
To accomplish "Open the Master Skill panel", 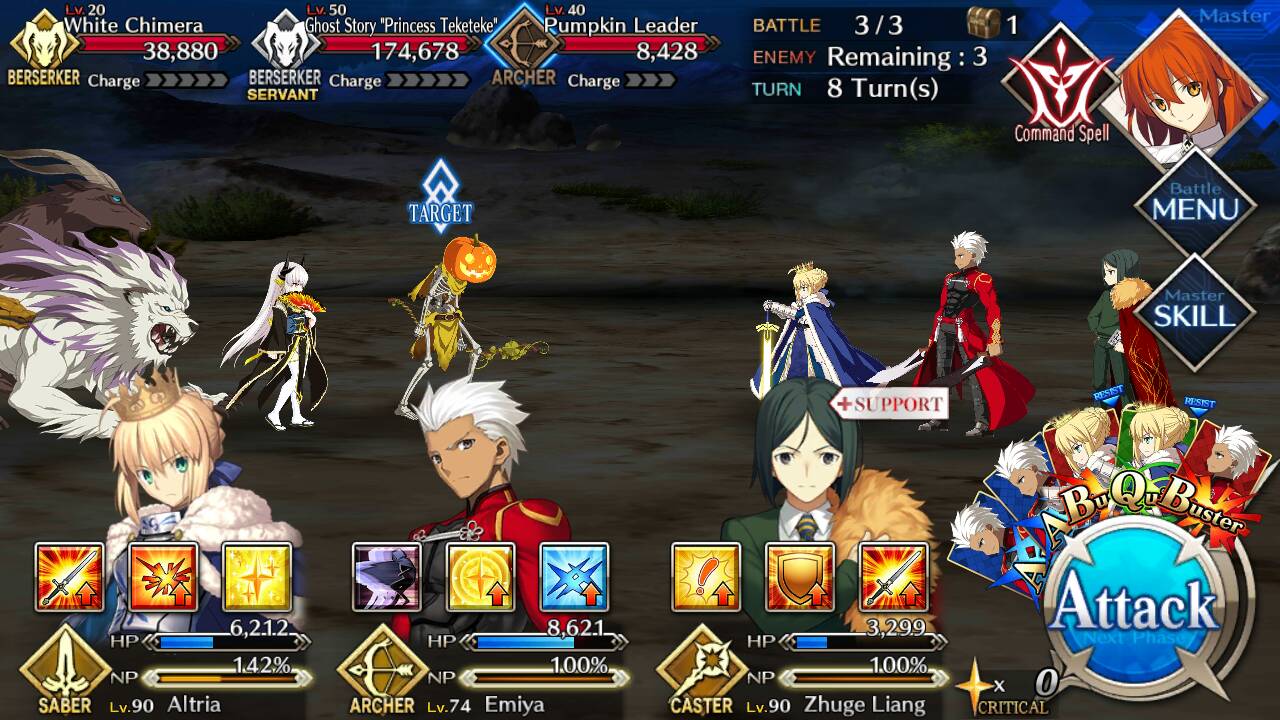I will click(x=1194, y=311).
